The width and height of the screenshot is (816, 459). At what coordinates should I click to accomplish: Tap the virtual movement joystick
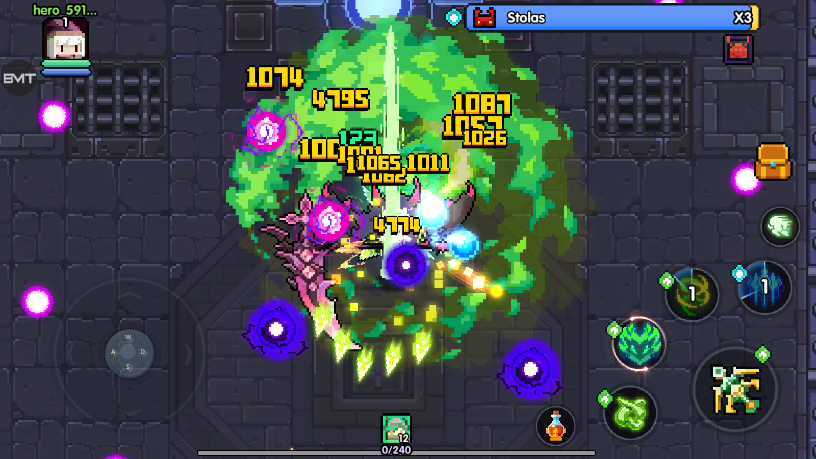[x=129, y=352]
